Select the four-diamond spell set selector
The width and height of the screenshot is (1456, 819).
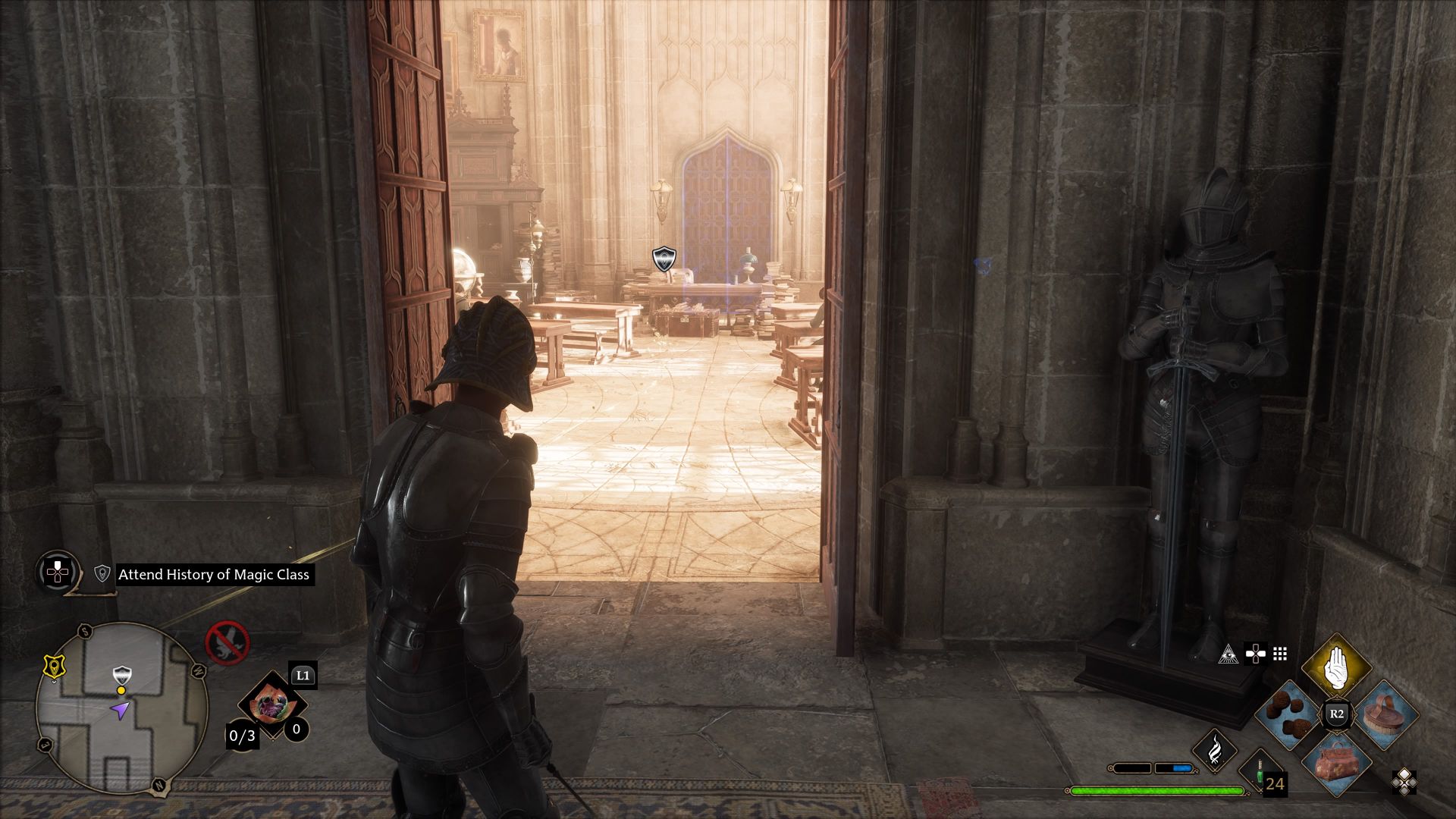pyautogui.click(x=1403, y=782)
